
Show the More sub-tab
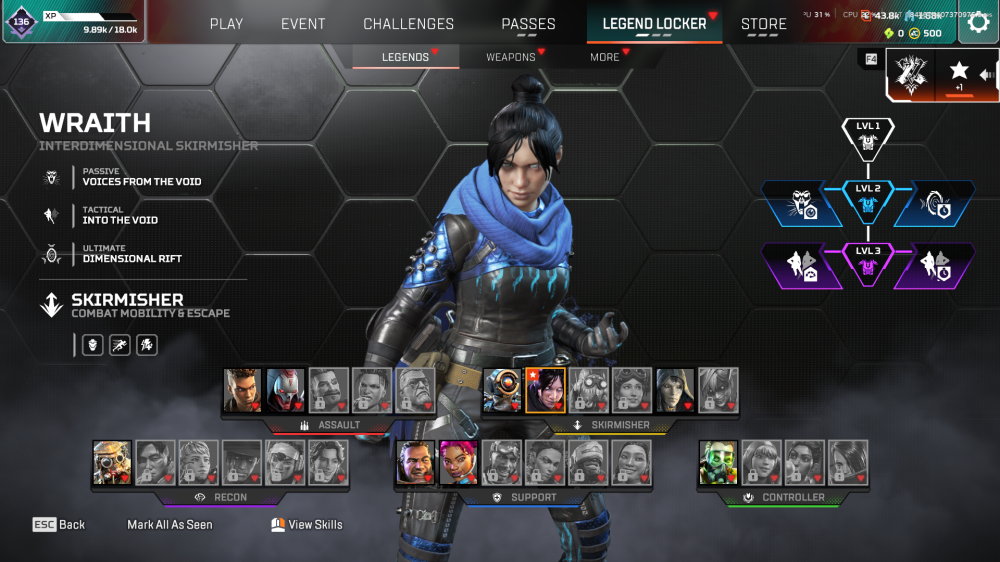604,57
